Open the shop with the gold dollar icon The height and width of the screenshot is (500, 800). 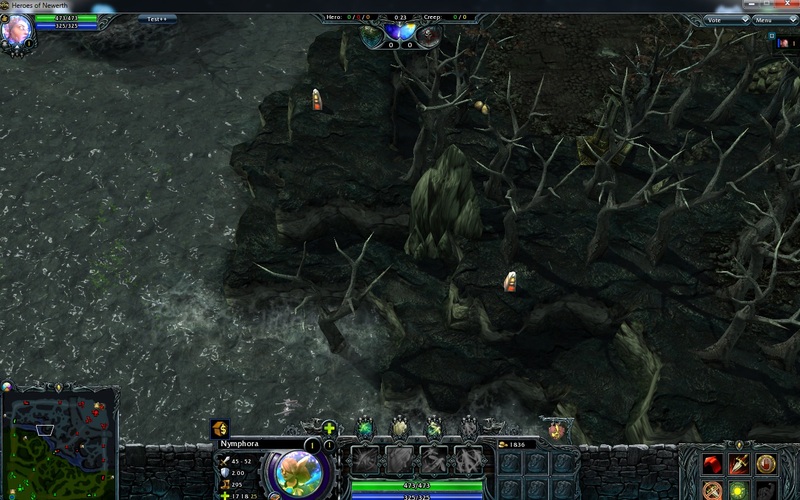pyautogui.click(x=220, y=428)
